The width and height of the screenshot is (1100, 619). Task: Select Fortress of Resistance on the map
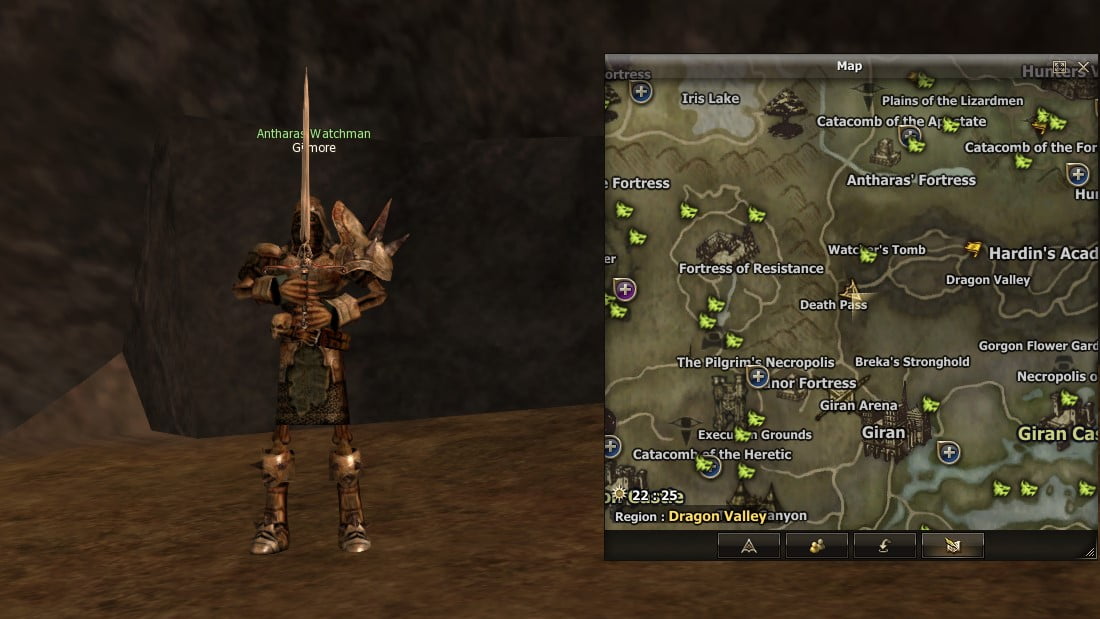(751, 268)
